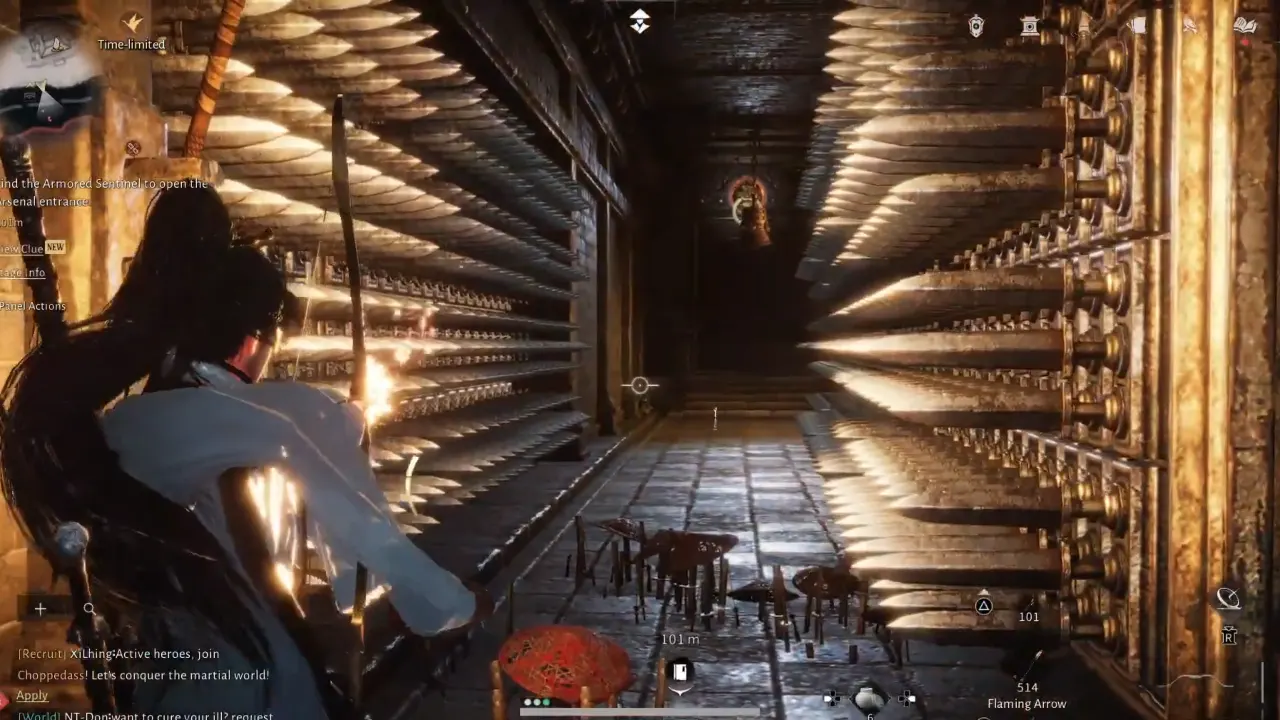Screen dimensions: 1280x720
Task: Open the journal book icon top right
Action: (1245, 25)
